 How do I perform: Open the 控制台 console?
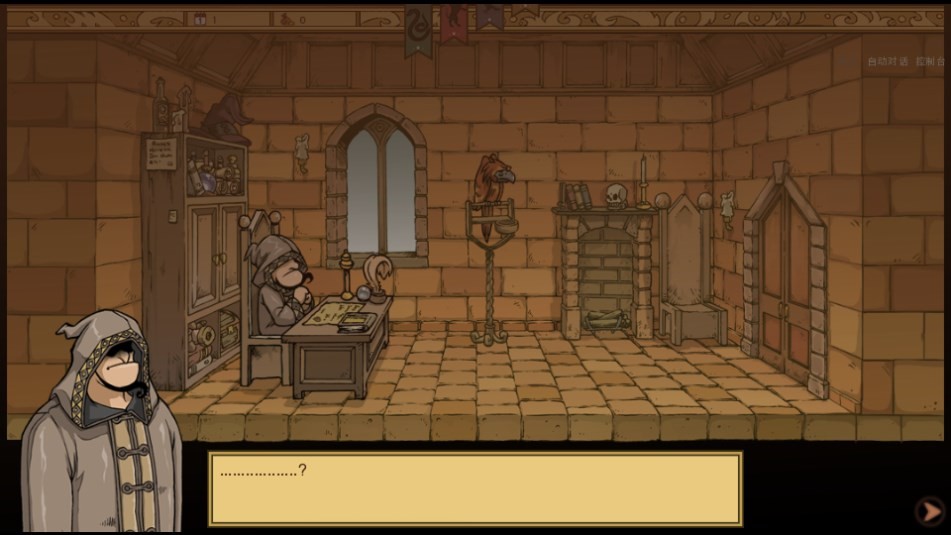coord(933,61)
